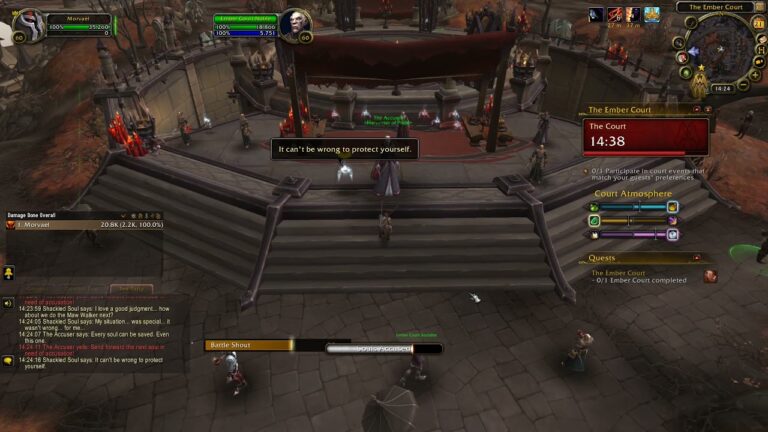The height and width of the screenshot is (432, 768).
Task: Click the yellow bell notification icon
Action: pos(8,272)
